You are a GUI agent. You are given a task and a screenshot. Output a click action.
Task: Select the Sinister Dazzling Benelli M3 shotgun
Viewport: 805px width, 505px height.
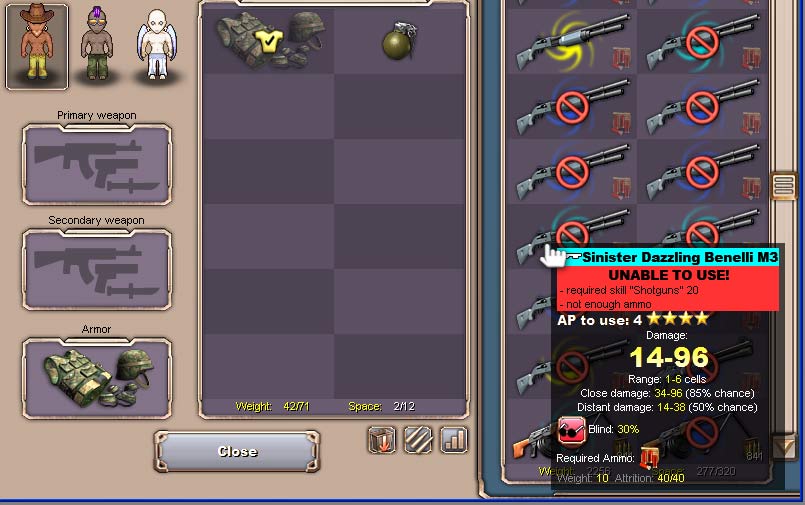[571, 236]
